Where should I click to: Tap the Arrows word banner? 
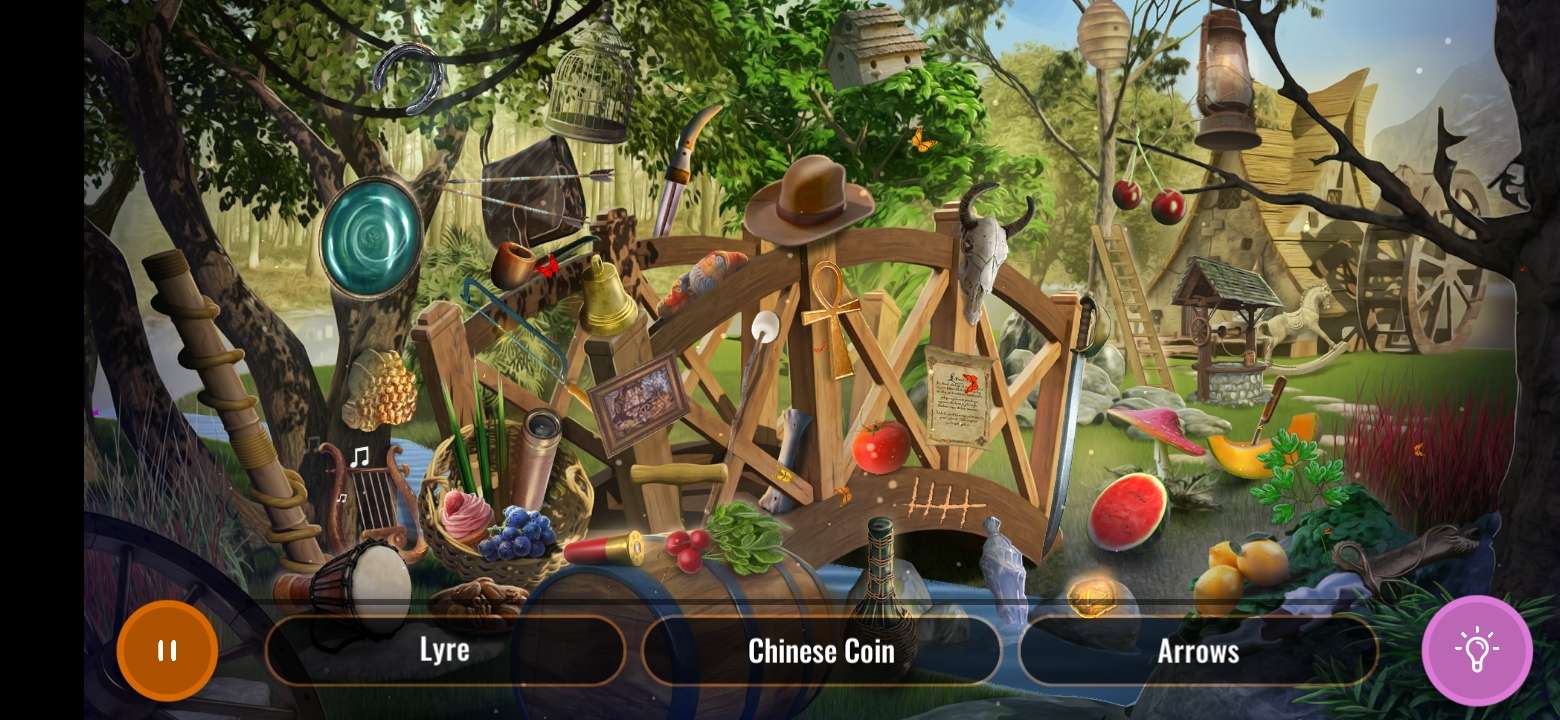tap(1198, 651)
